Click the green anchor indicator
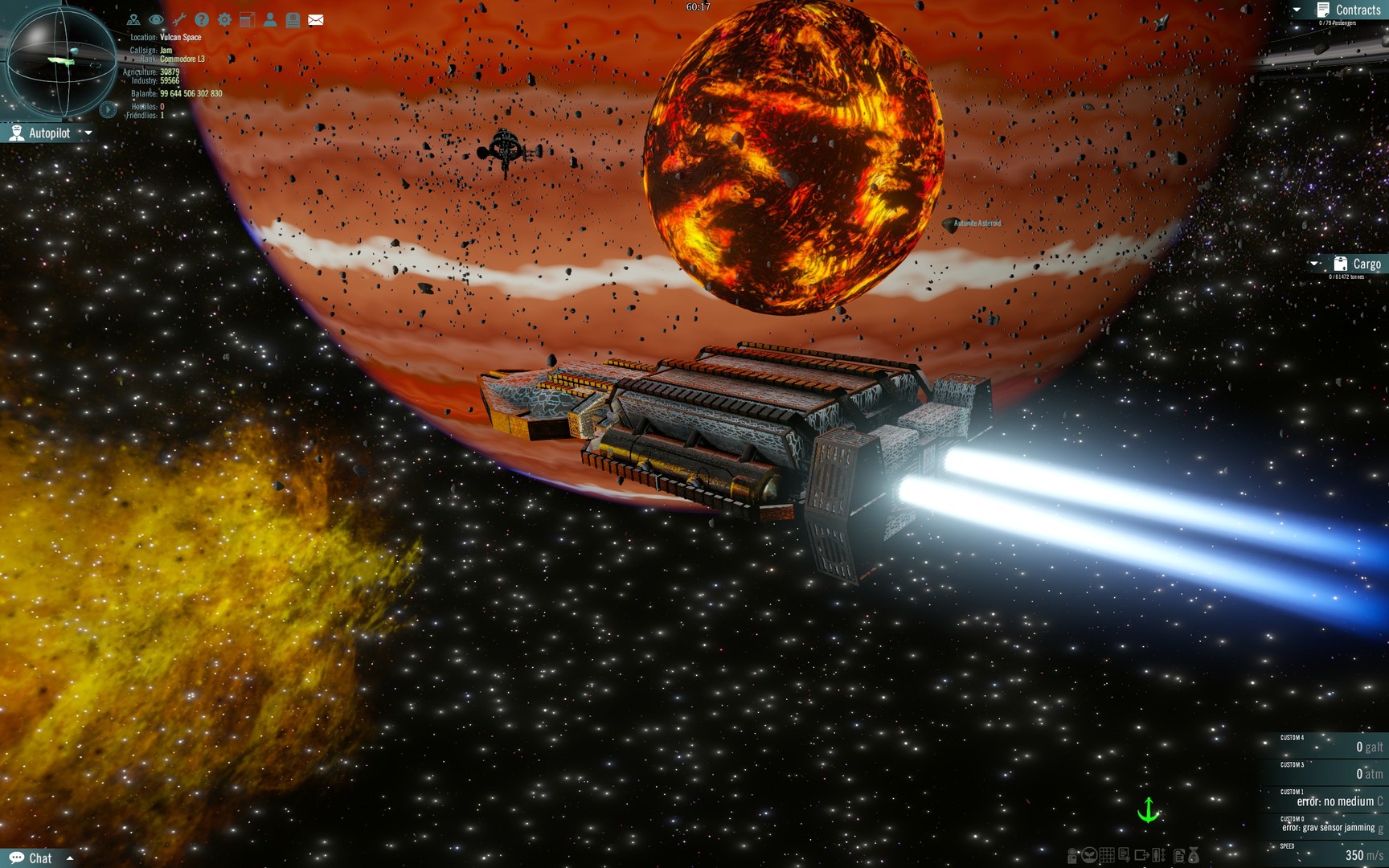The image size is (1389, 868). 1149,811
